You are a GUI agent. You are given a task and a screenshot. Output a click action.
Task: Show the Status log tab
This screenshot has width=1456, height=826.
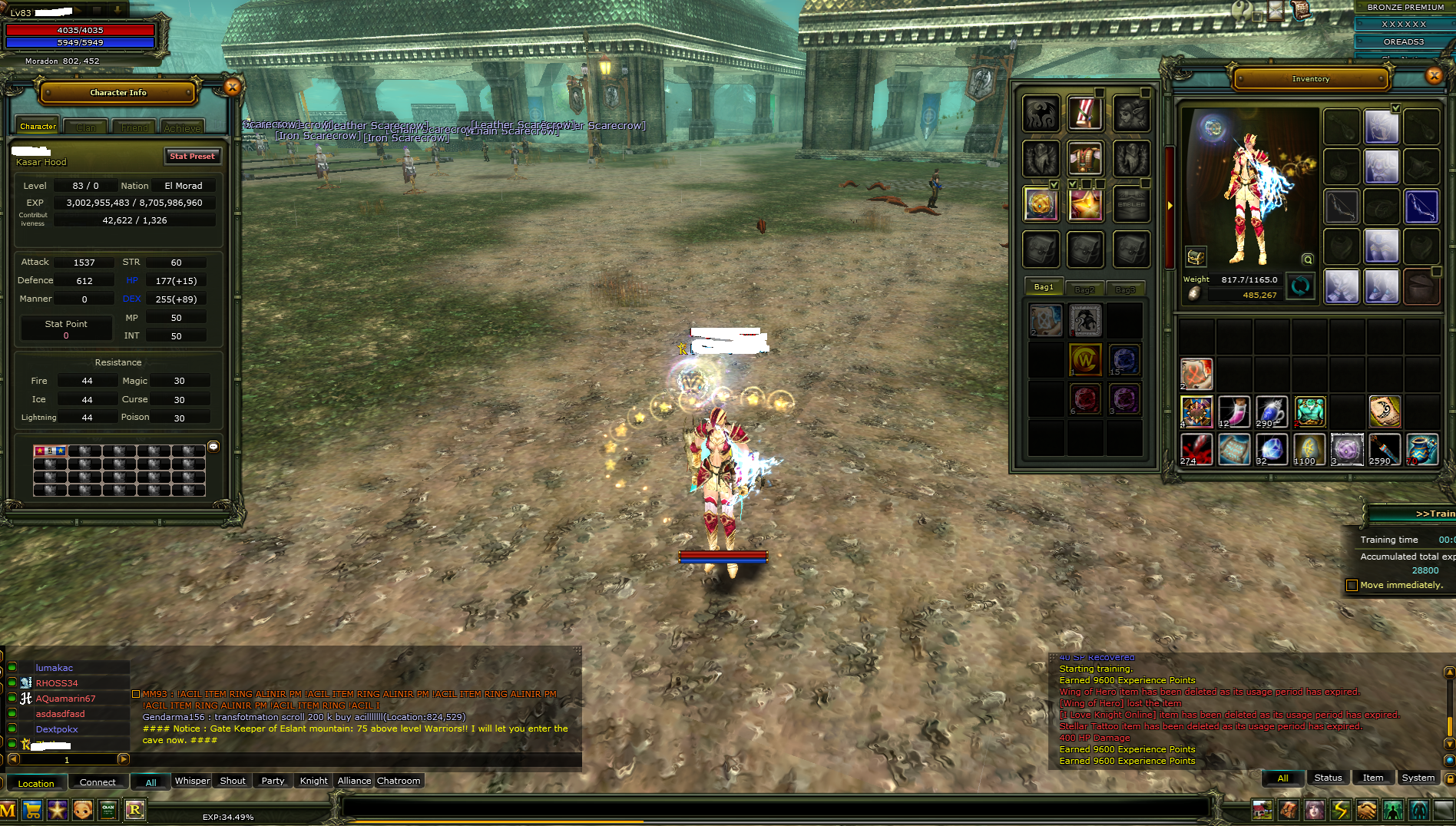click(x=1328, y=778)
